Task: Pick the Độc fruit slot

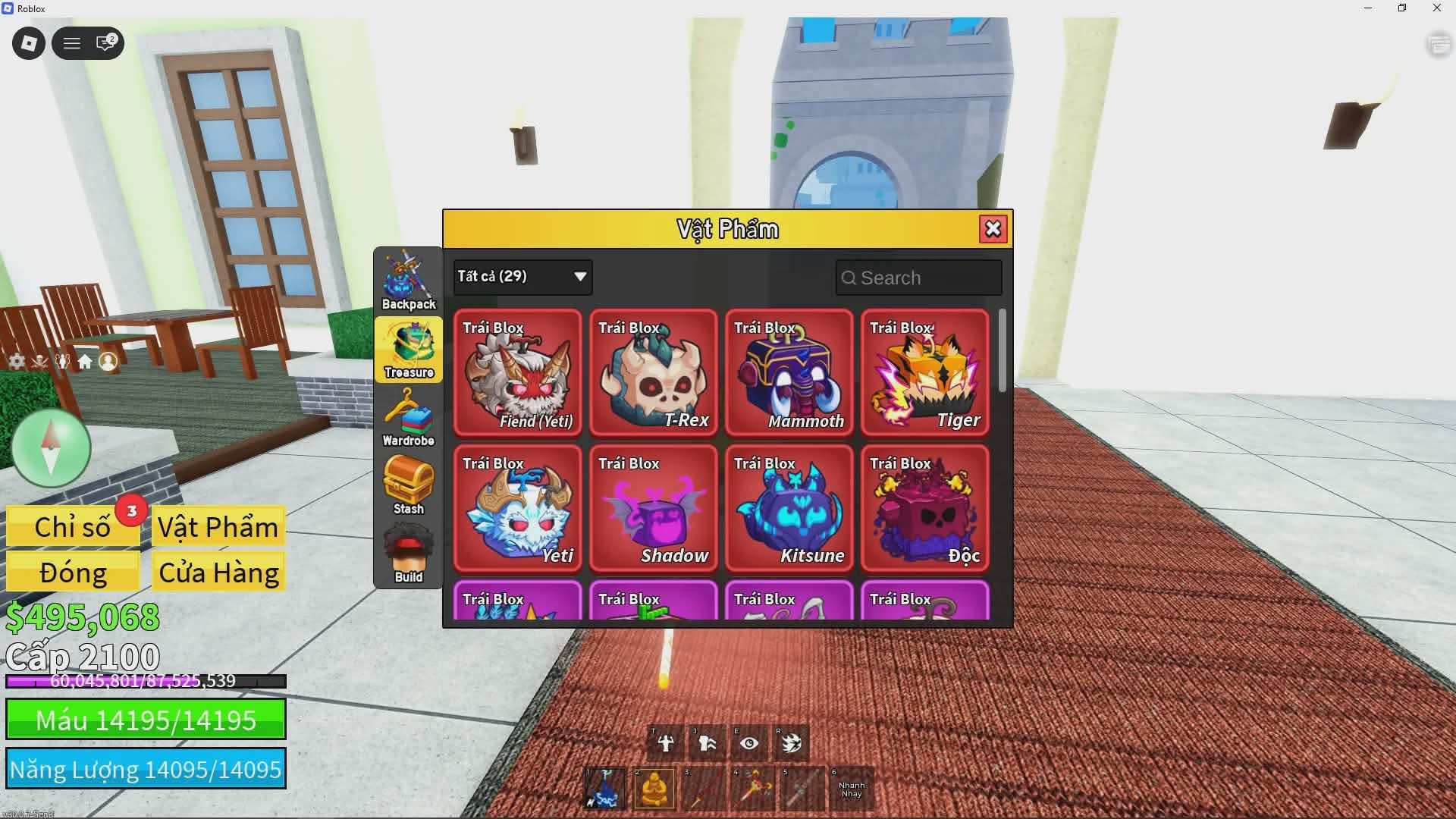Action: click(x=925, y=508)
